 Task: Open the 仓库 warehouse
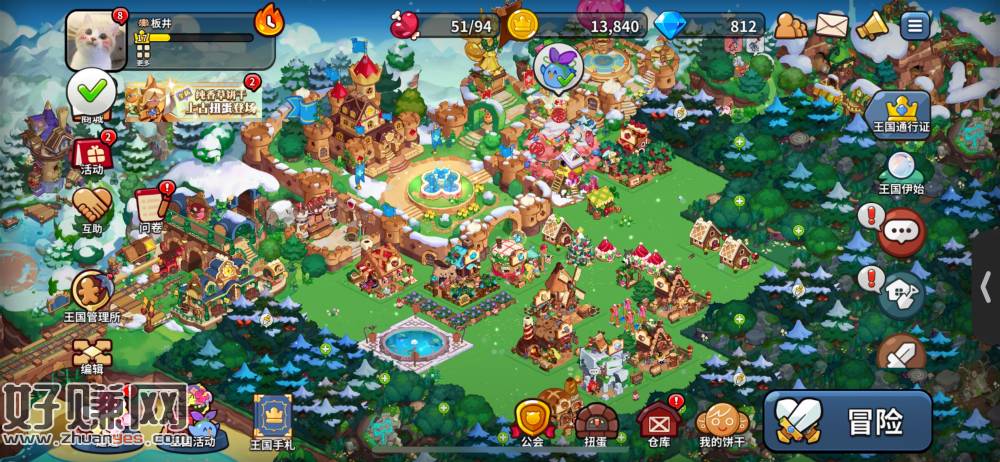tap(657, 420)
